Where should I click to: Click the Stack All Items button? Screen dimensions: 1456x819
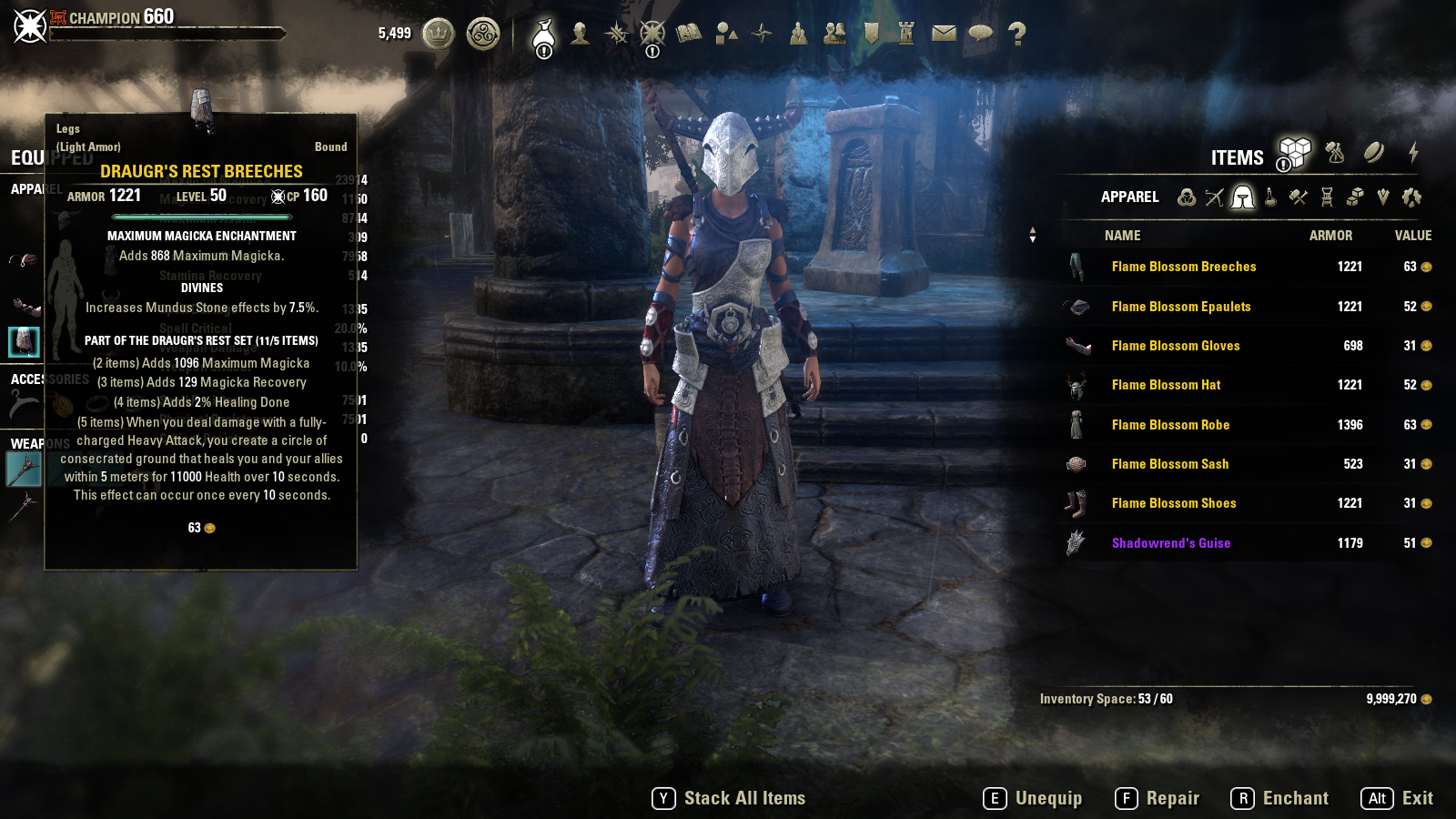coord(729,798)
